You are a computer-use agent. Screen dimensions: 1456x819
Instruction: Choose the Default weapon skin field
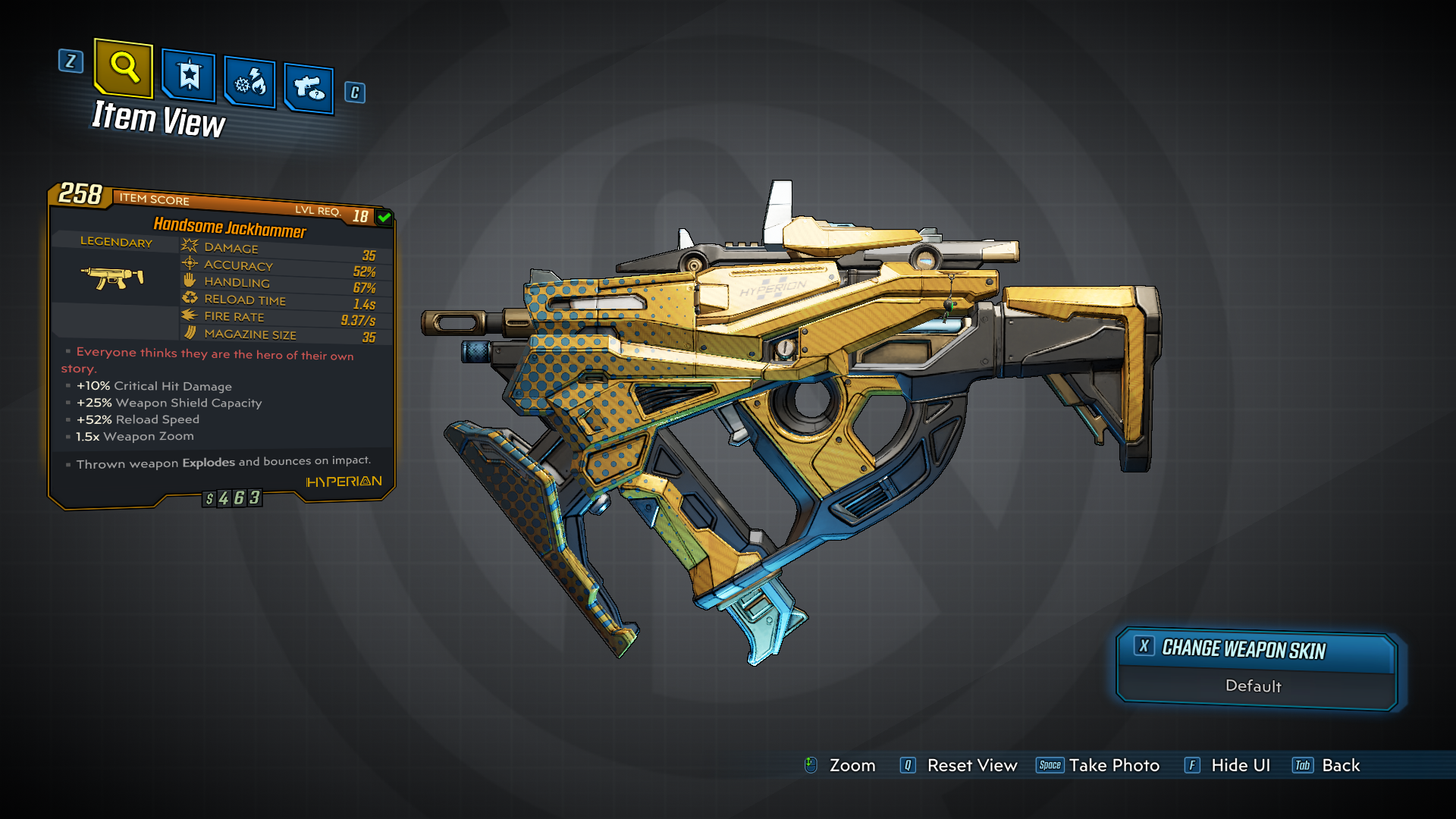pyautogui.click(x=1254, y=686)
